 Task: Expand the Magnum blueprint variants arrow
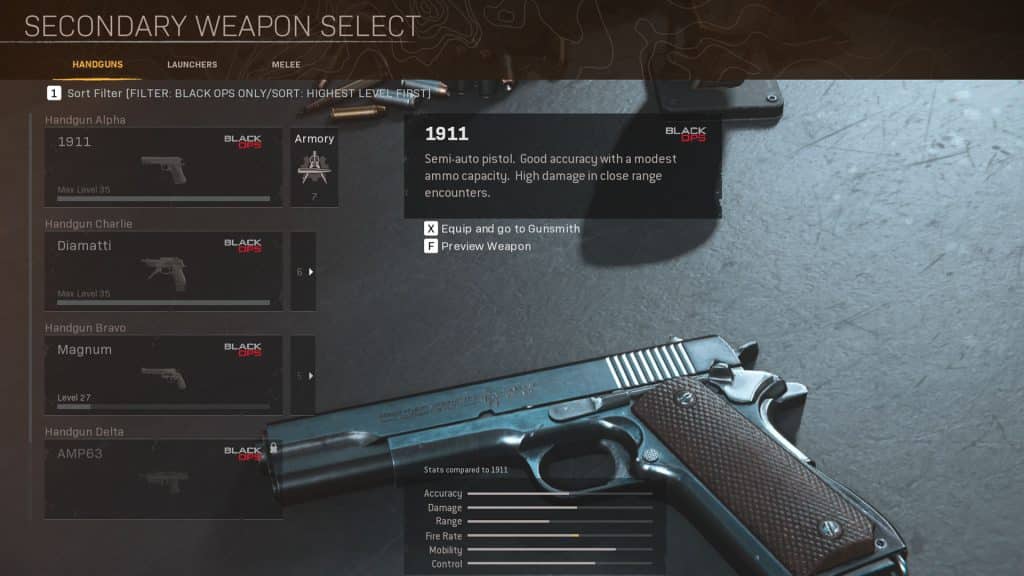click(x=304, y=375)
